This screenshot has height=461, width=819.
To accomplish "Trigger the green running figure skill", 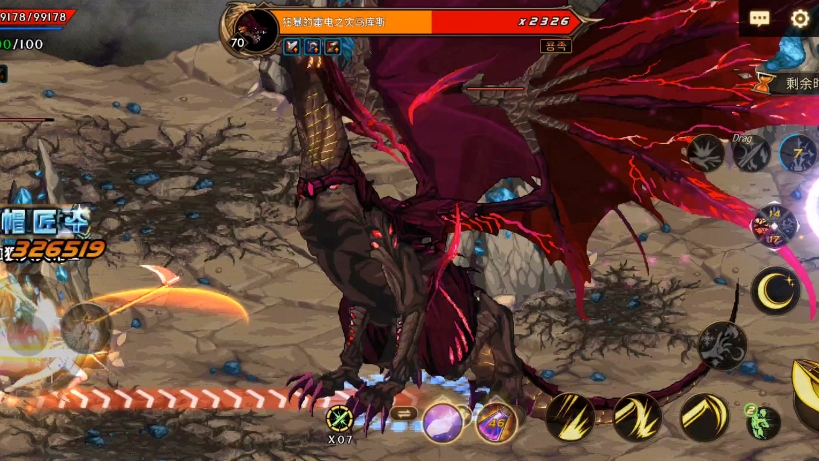I will click(762, 422).
